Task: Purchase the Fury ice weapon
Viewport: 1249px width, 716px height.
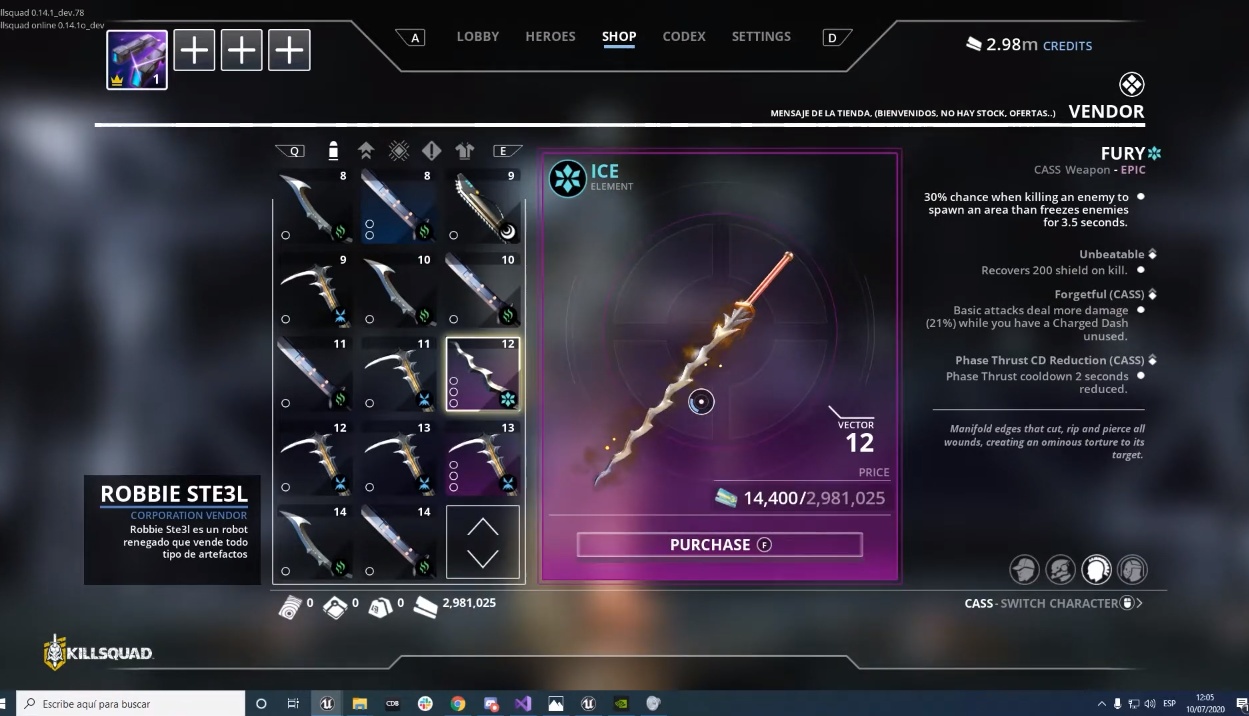Action: [x=719, y=545]
